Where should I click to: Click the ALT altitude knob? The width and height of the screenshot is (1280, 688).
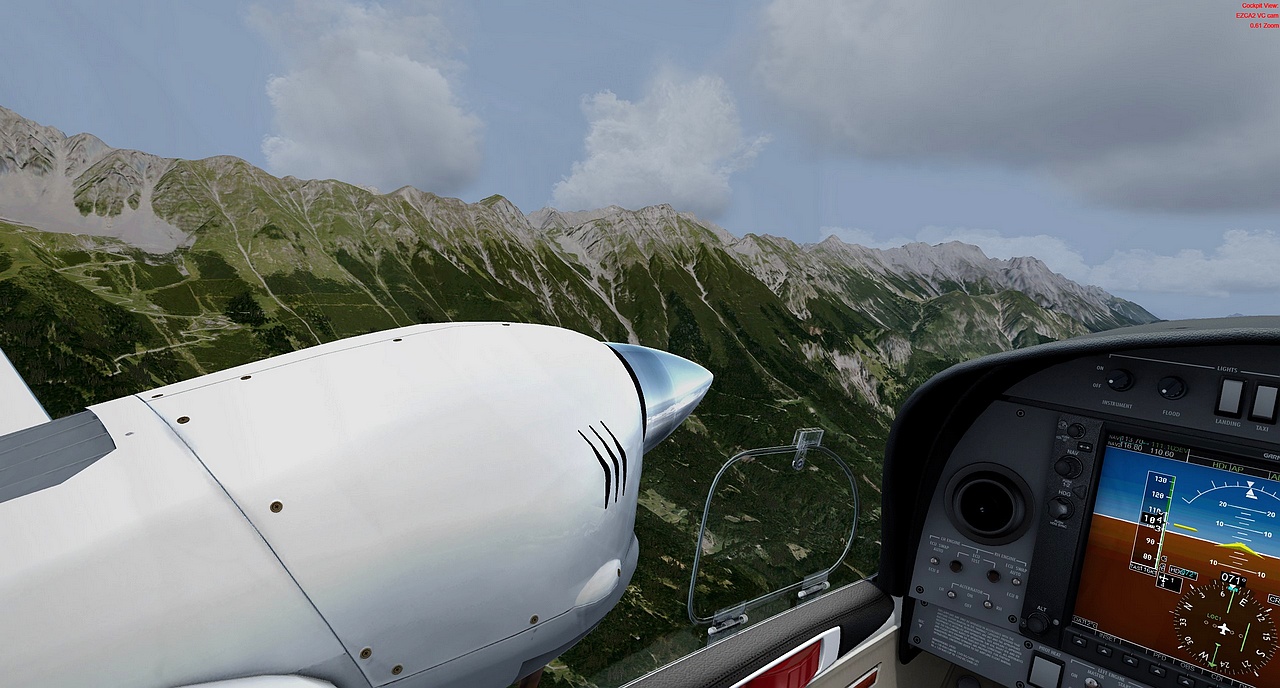(x=1038, y=622)
